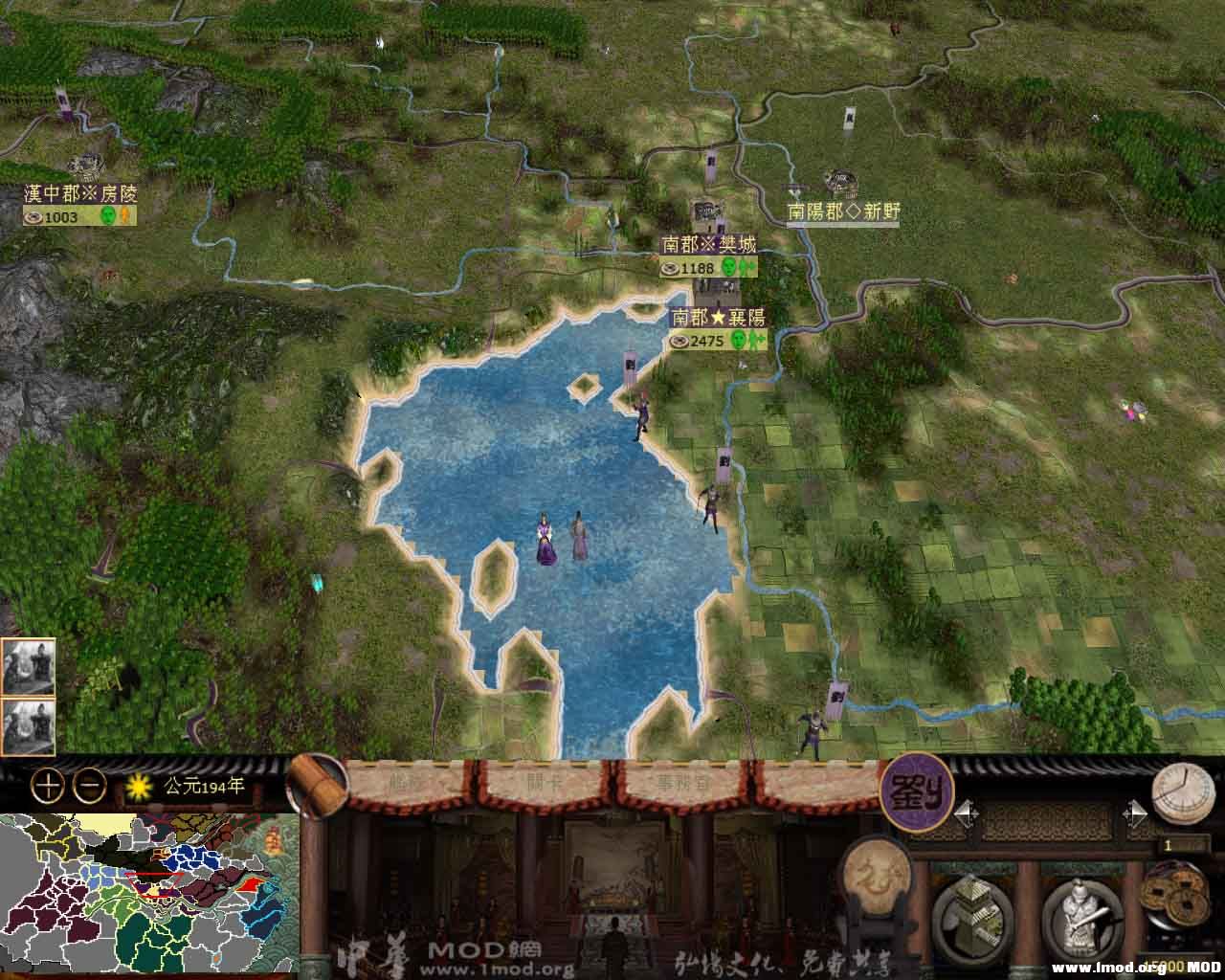Click the right diamond arrow to scroll the panel
The width and height of the screenshot is (1225, 980).
[1137, 813]
